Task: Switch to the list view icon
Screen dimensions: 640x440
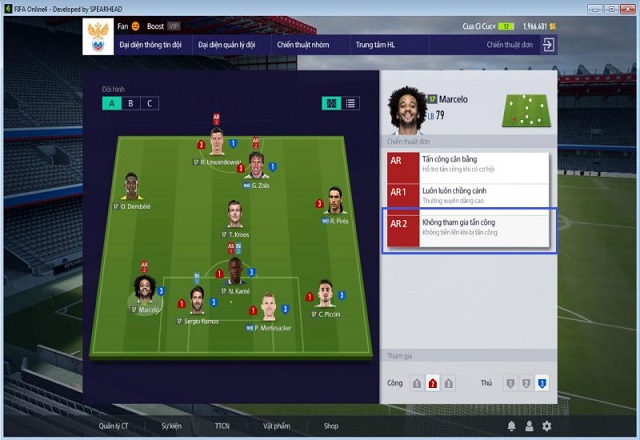Action: [x=350, y=103]
